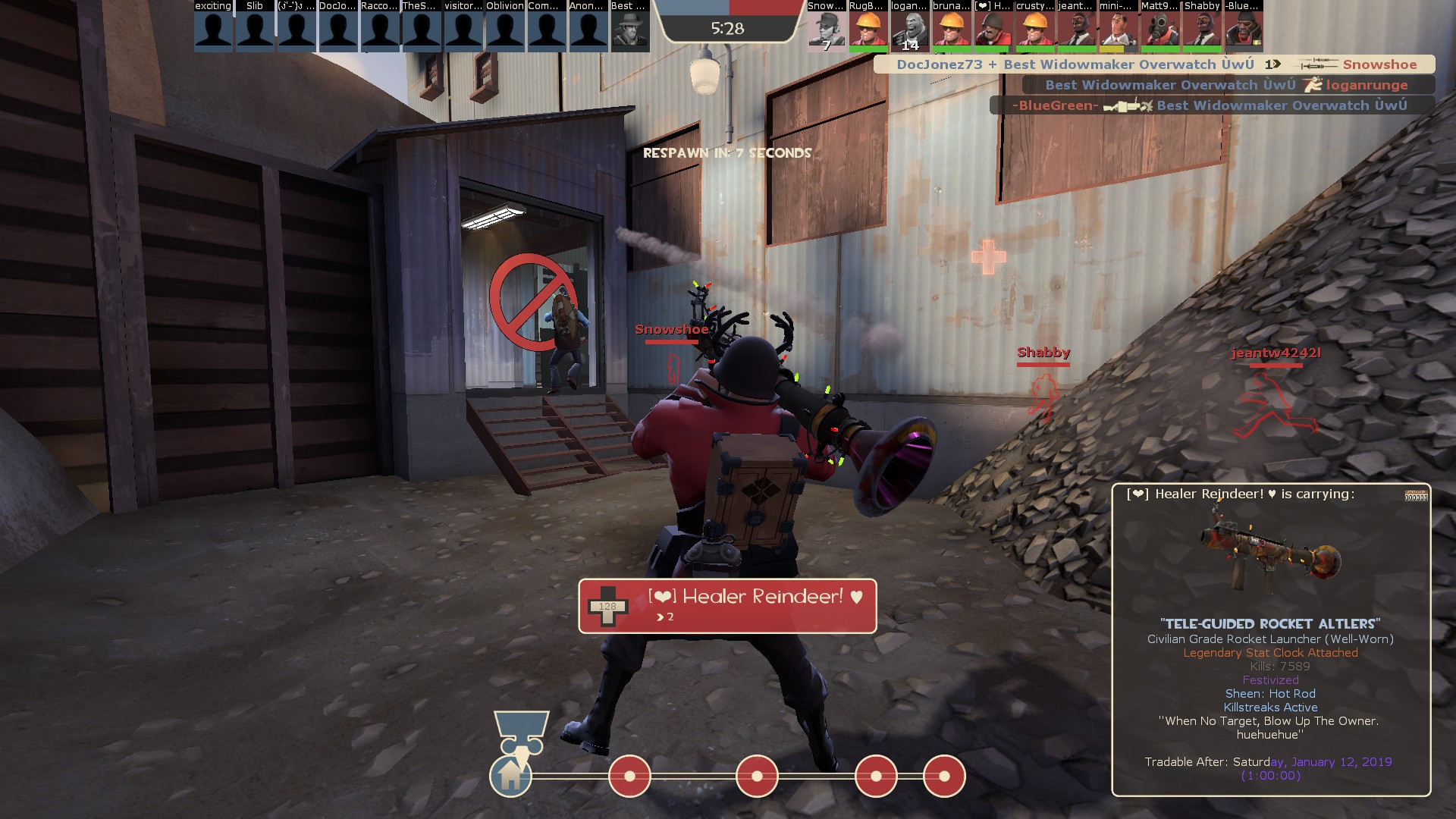1456x819 pixels.
Task: Click the Snowshoe kill feed entry
Action: tap(1153, 64)
